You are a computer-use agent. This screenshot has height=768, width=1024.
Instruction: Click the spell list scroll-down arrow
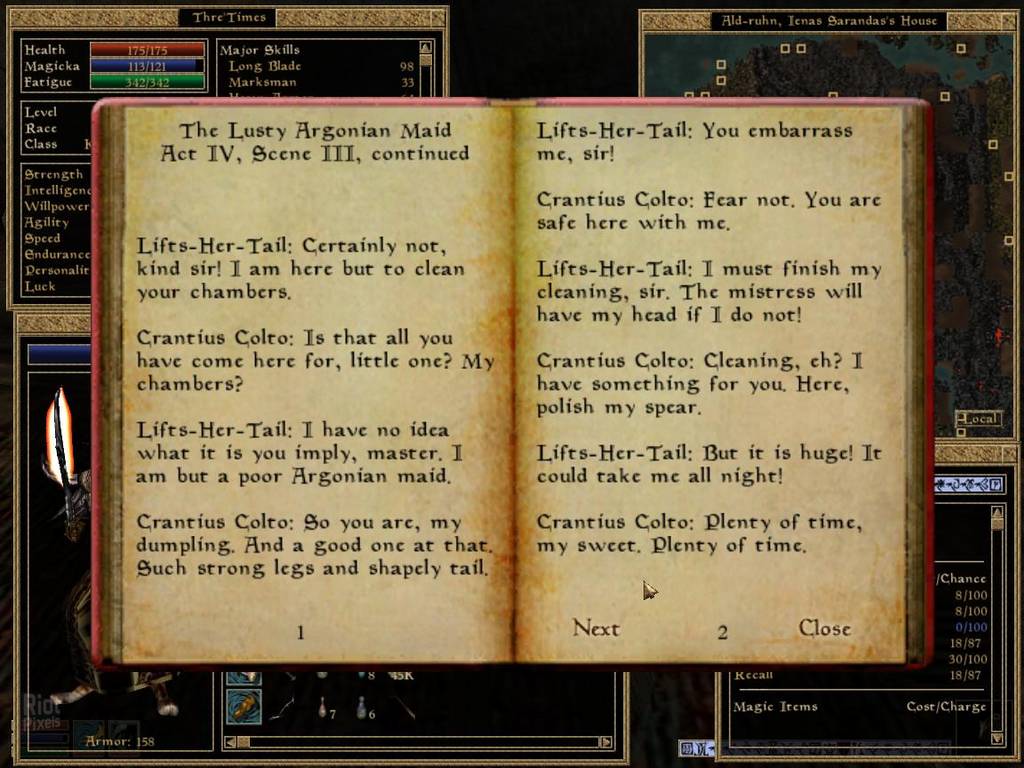point(997,738)
